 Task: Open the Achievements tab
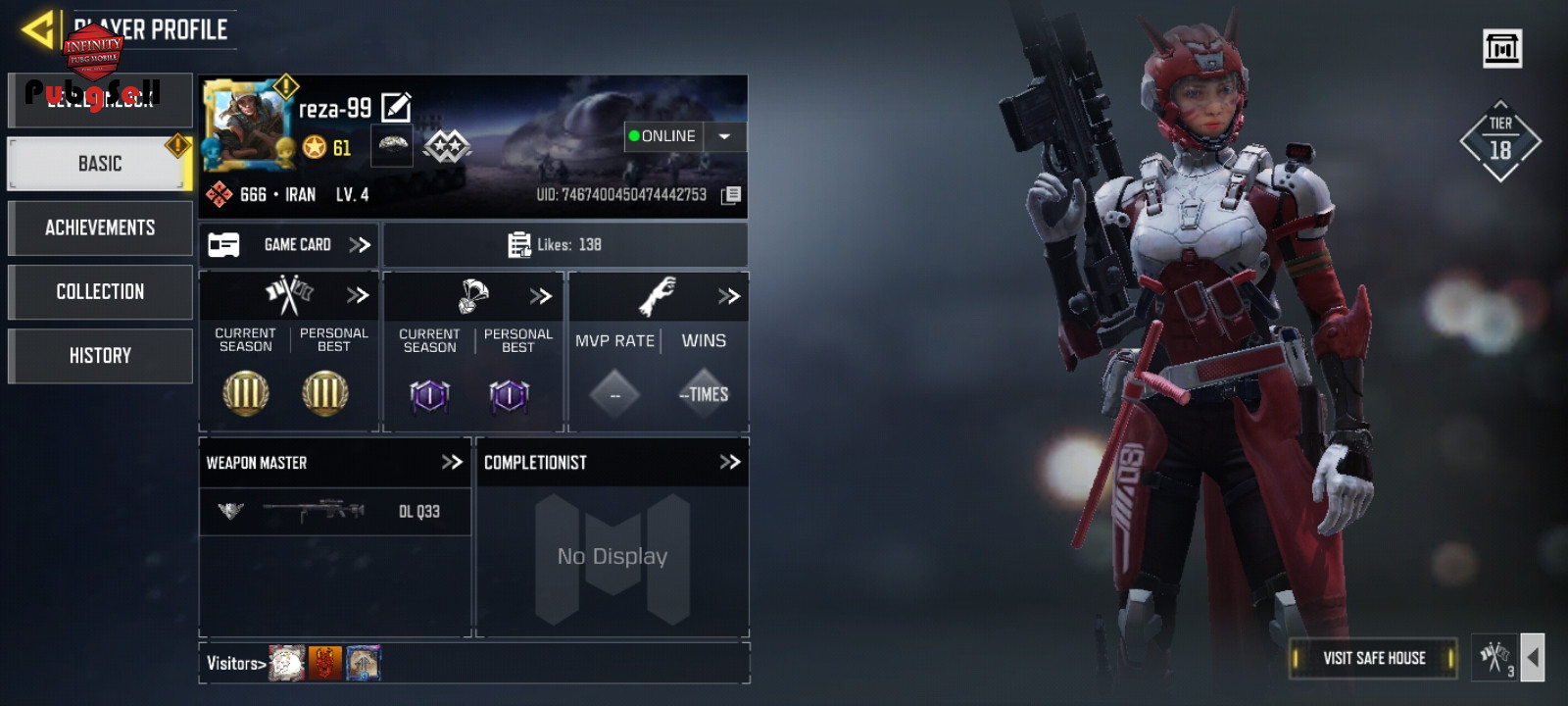pyautogui.click(x=99, y=227)
